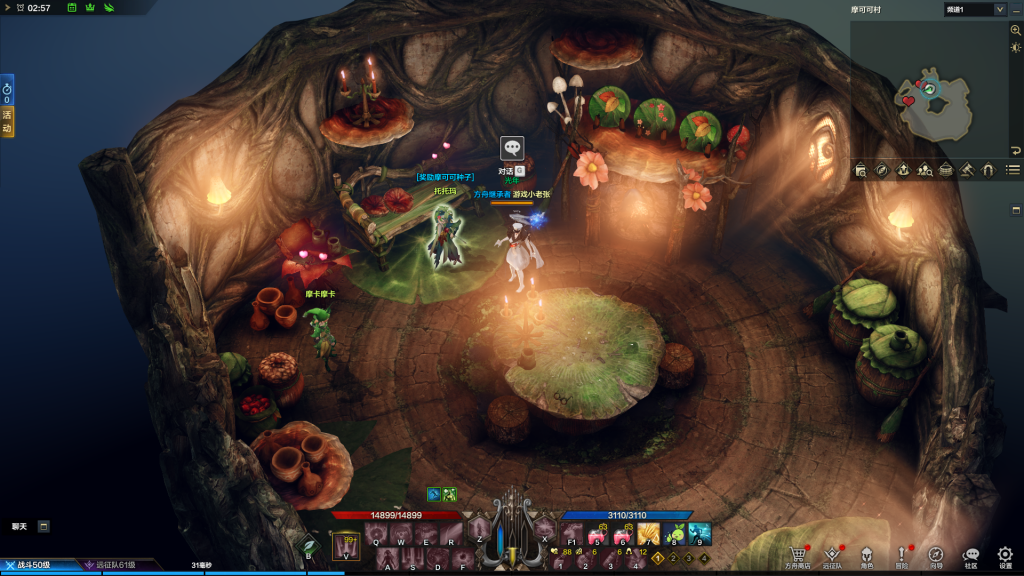
Task: Use the golden skill in slot 7
Action: pyautogui.click(x=648, y=534)
